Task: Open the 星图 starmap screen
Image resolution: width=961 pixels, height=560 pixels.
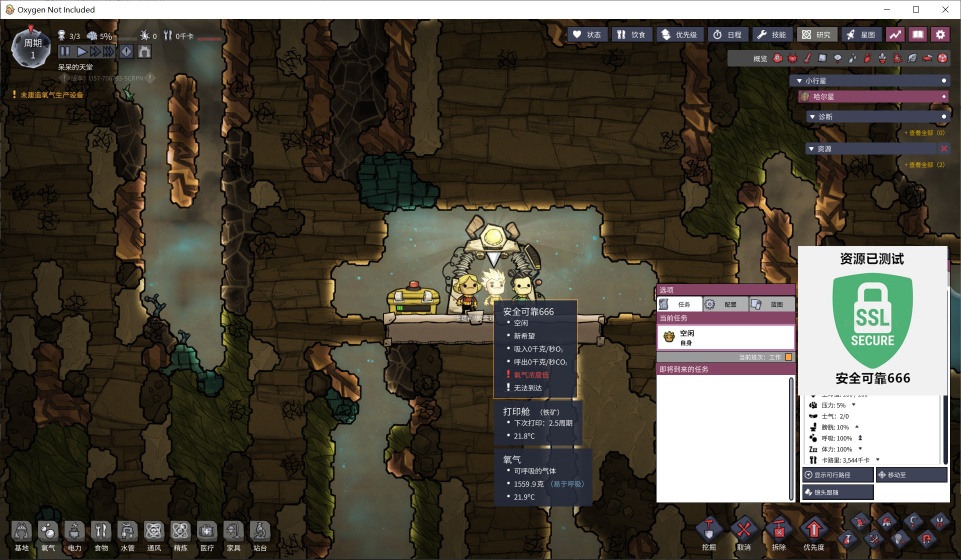Action: point(861,34)
